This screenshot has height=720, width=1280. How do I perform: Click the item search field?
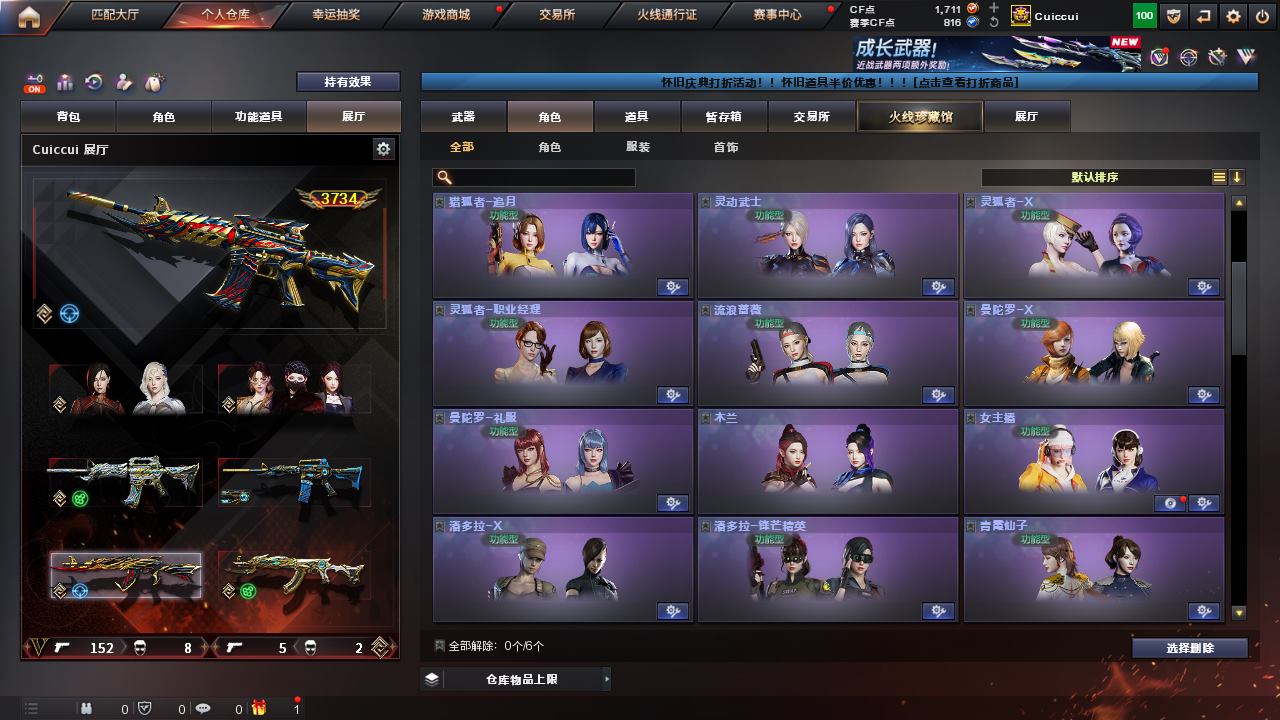pos(540,177)
